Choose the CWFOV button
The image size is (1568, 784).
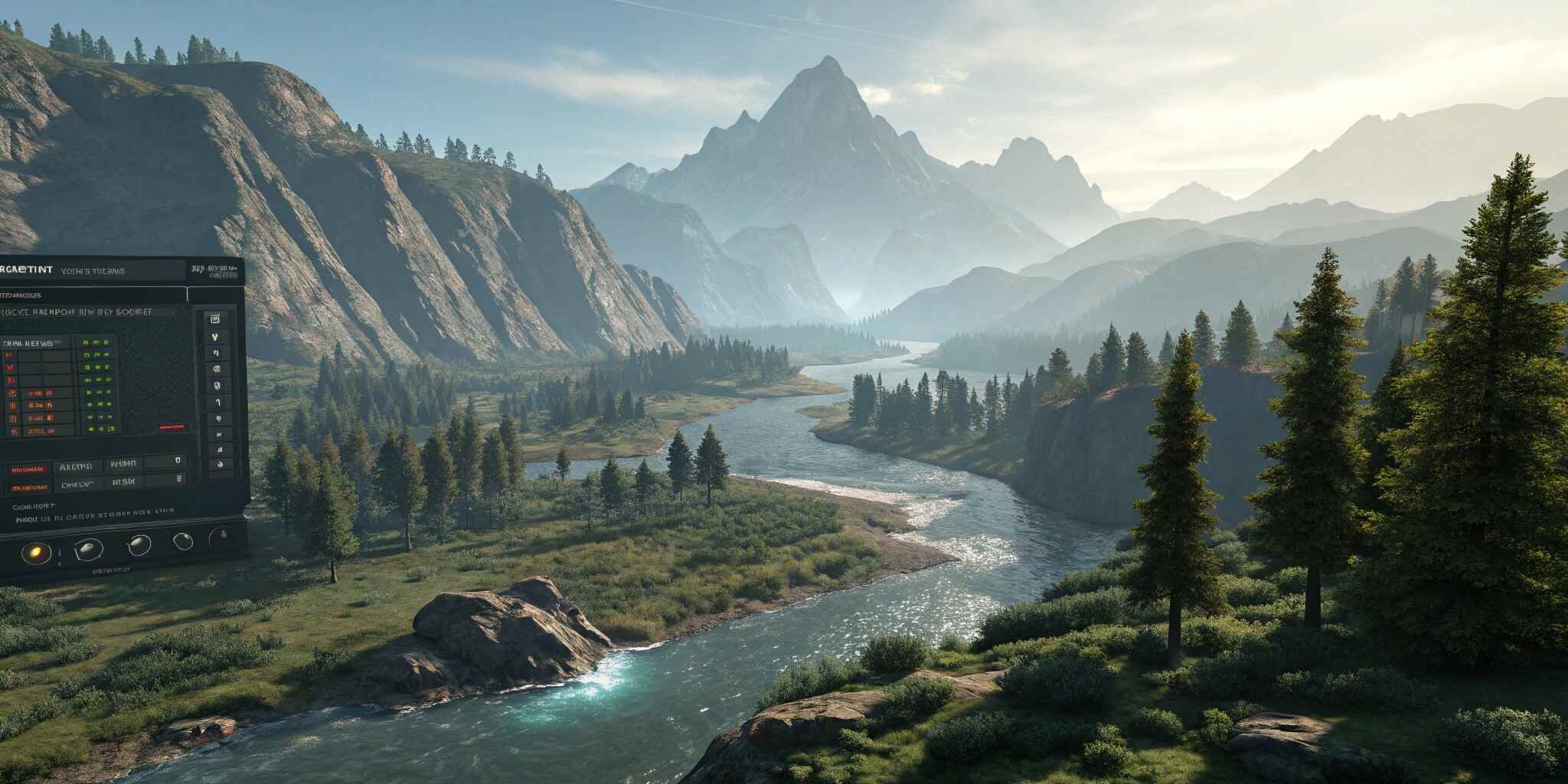click(76, 485)
